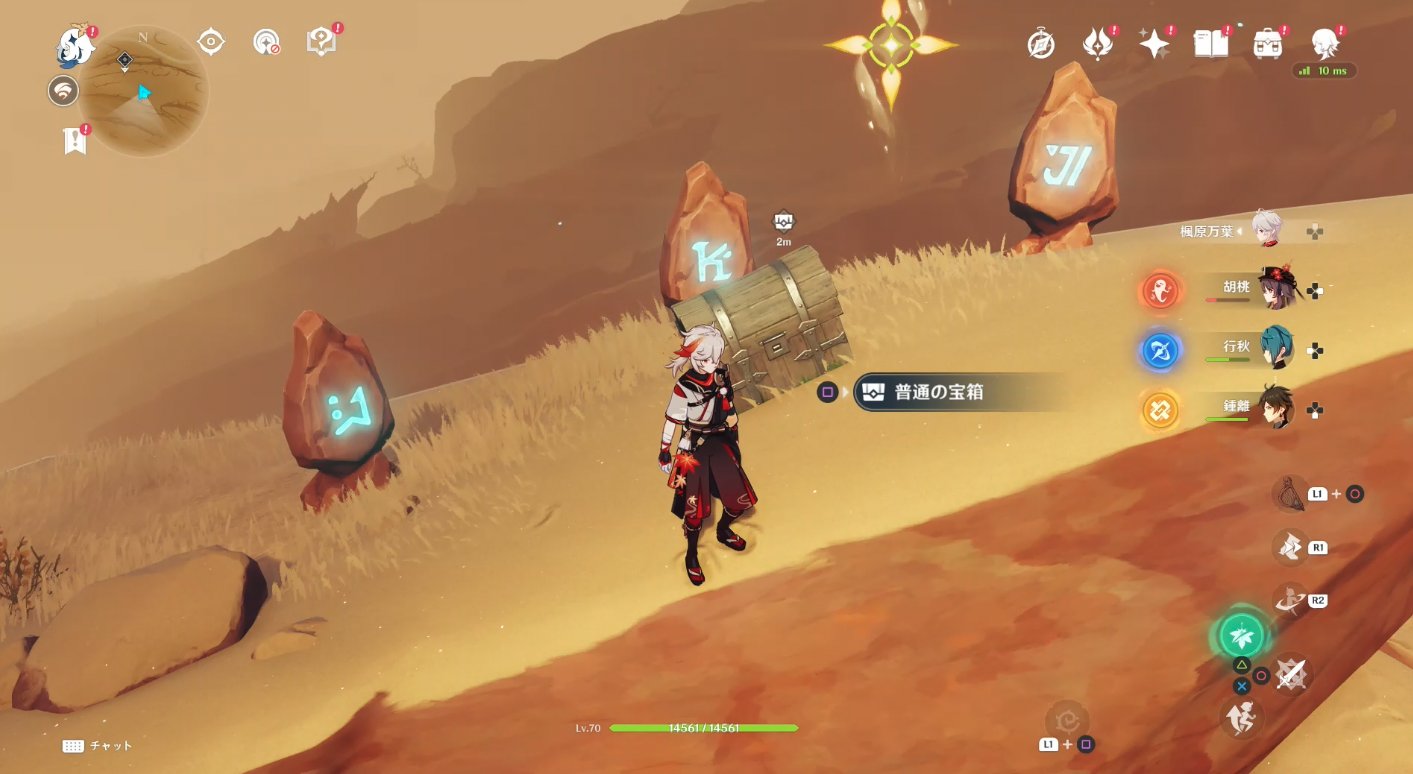This screenshot has width=1413, height=774.
Task: Click the co-op unavailable beacon icon
Action: coord(266,42)
